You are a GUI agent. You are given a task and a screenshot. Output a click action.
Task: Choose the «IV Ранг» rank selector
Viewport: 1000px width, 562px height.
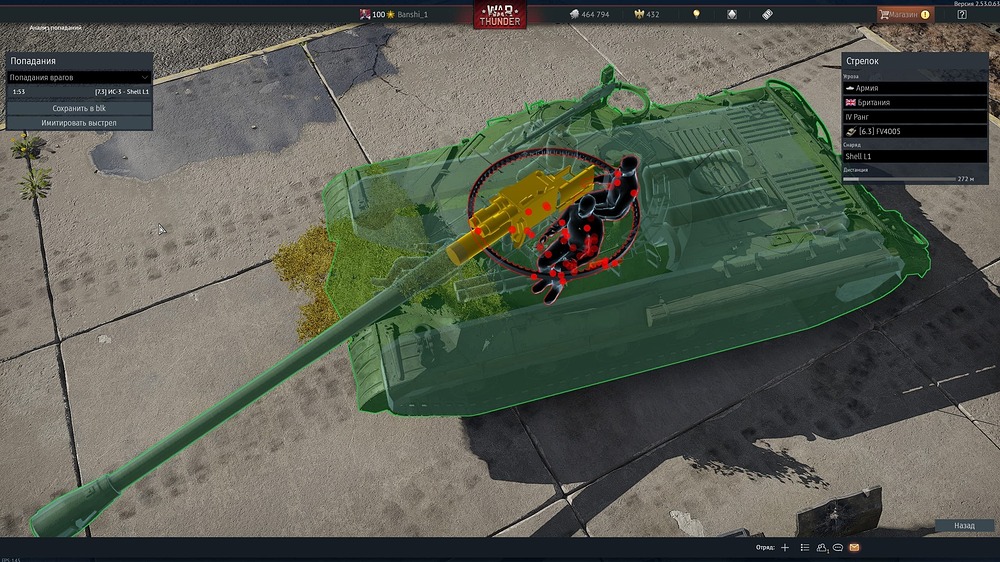[915, 117]
